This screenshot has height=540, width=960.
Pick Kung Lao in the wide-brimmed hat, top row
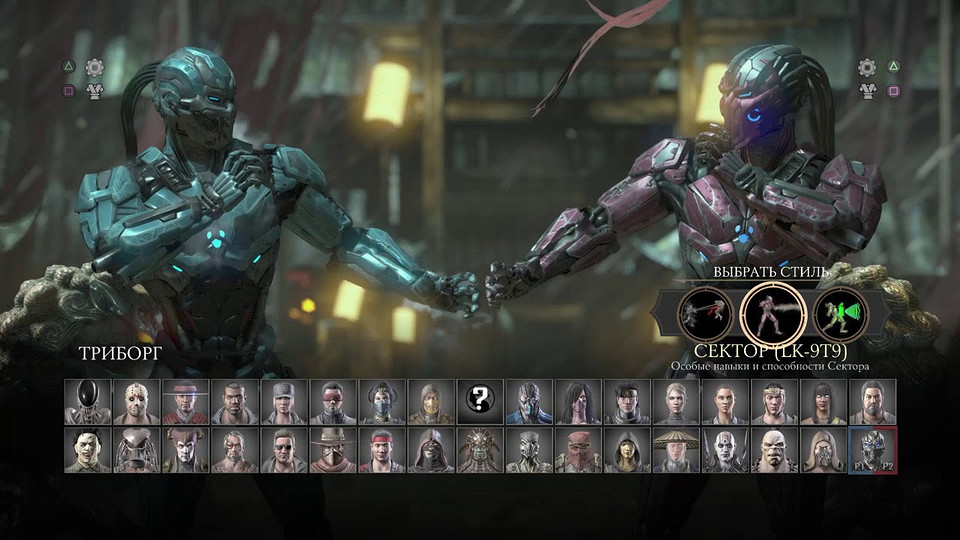tap(186, 402)
